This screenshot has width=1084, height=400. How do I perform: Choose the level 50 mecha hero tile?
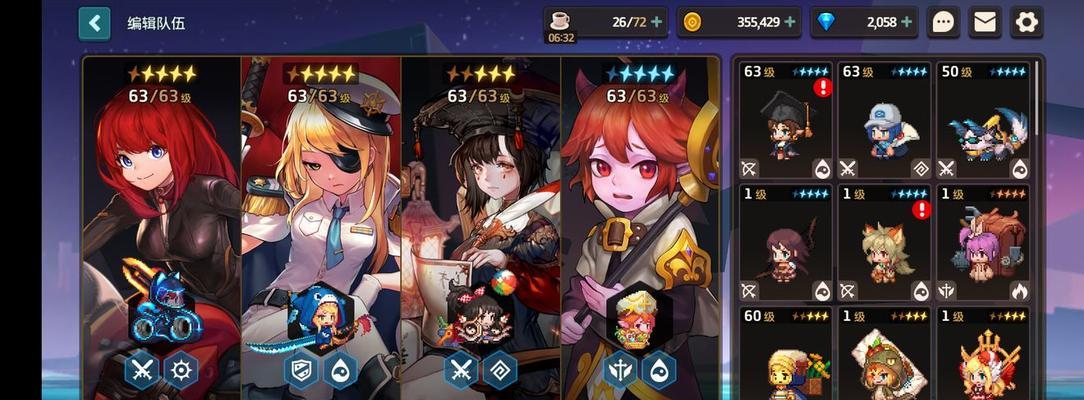(983, 121)
